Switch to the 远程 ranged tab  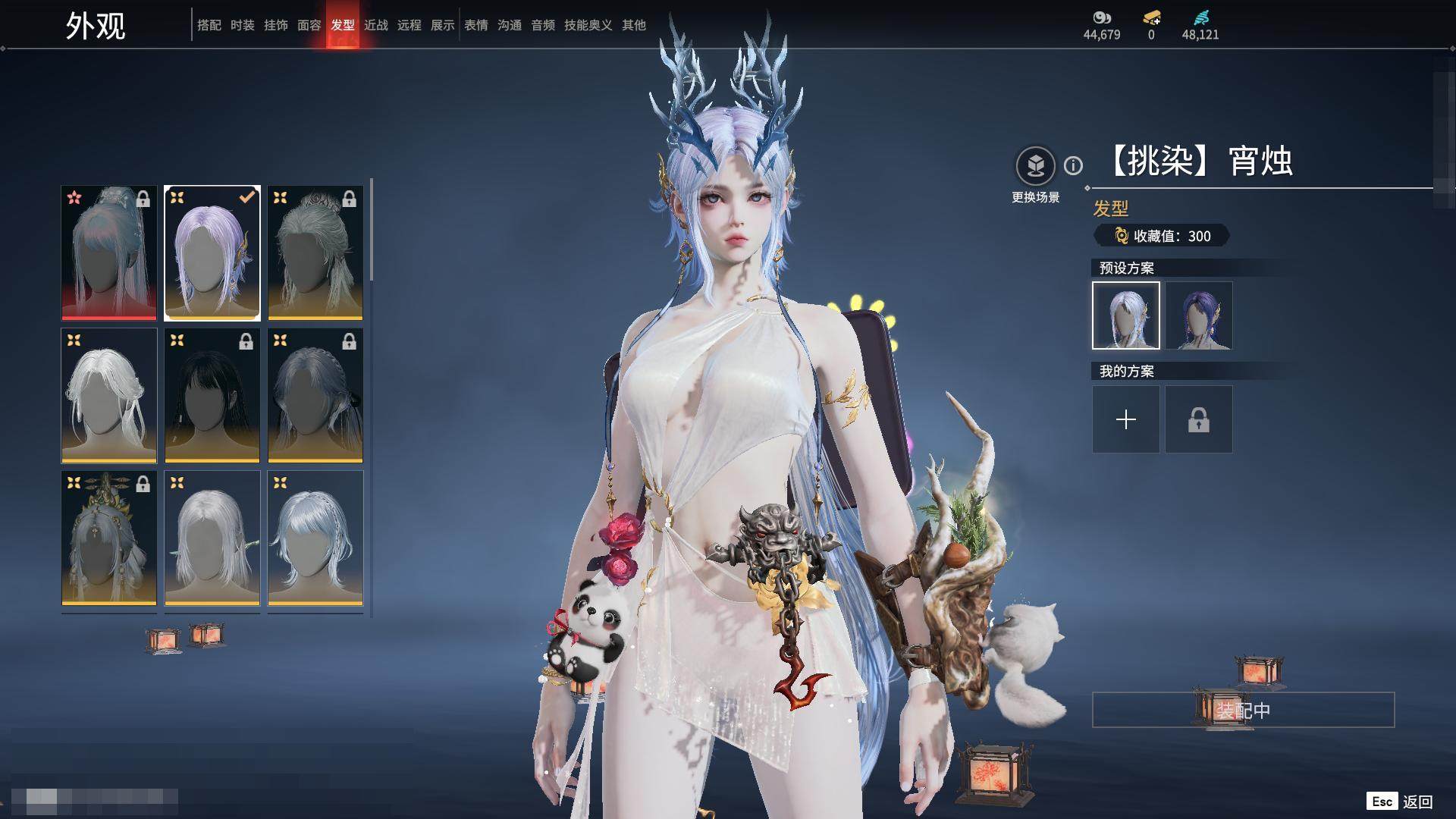coord(409,25)
